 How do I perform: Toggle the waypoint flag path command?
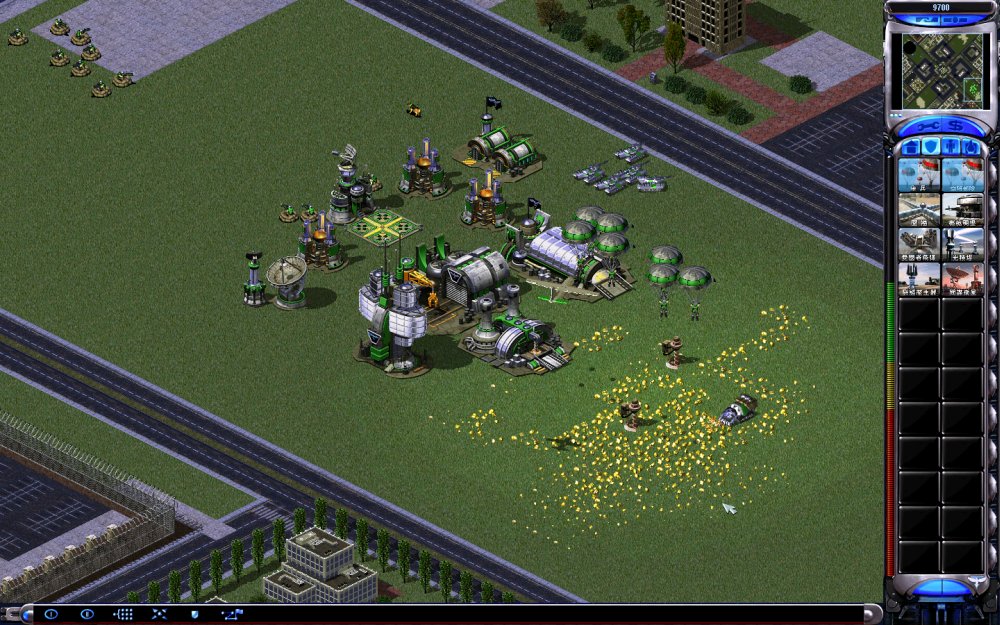click(231, 613)
